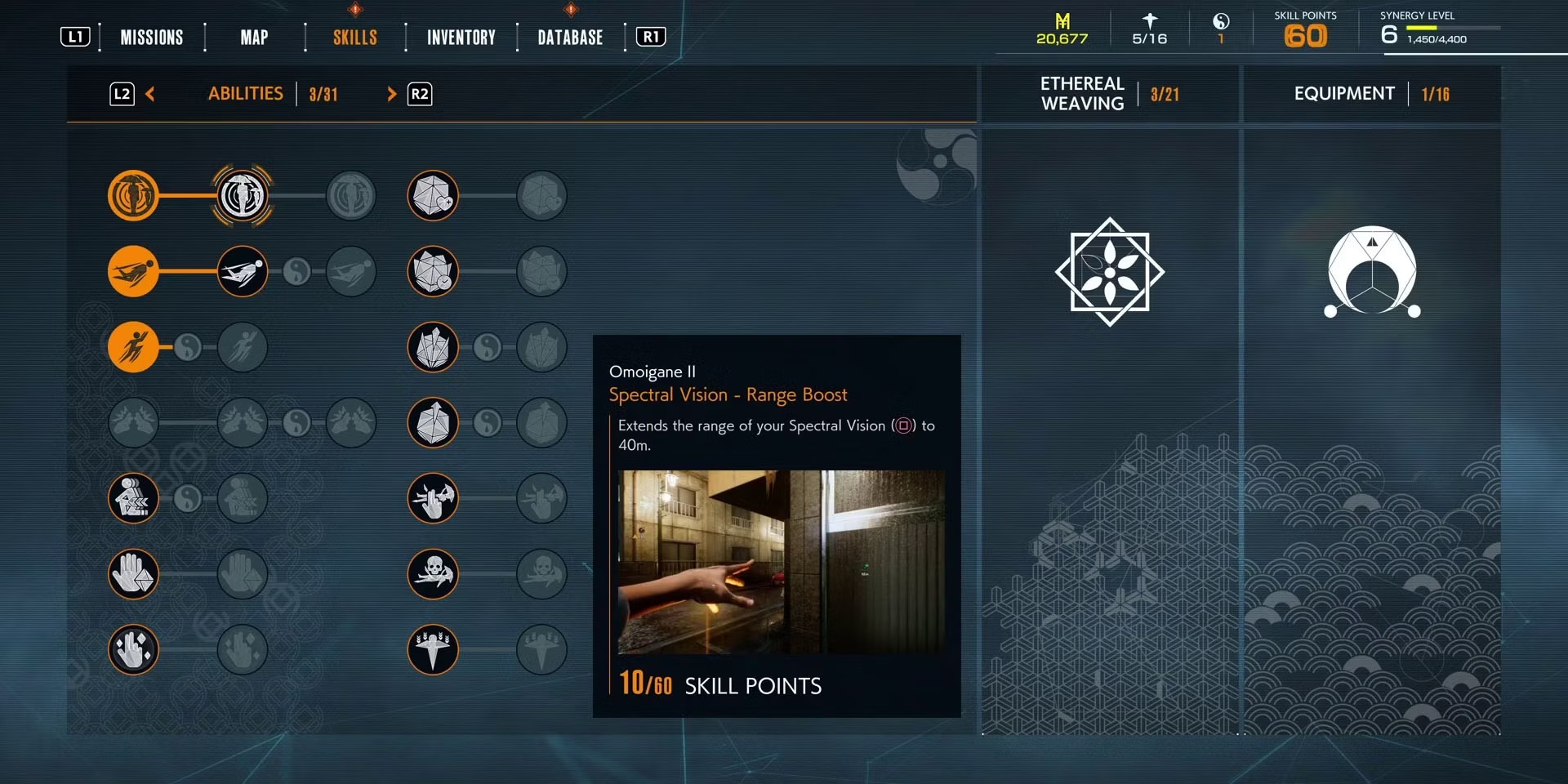Screen dimensions: 1568x784
Task: Click the crystal with upward arrow skill
Action: pos(433,422)
